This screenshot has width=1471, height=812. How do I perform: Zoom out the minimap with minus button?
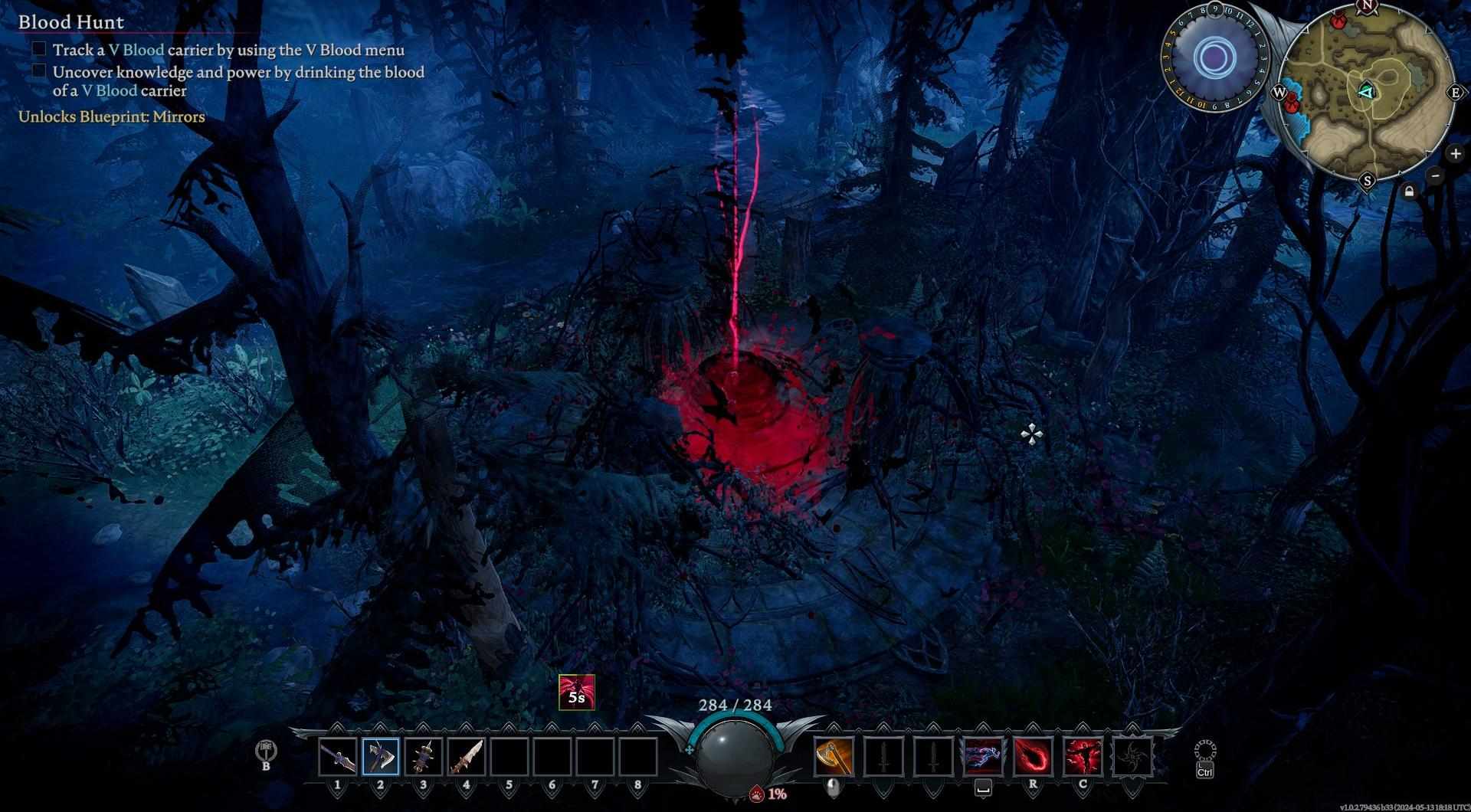(x=1436, y=175)
